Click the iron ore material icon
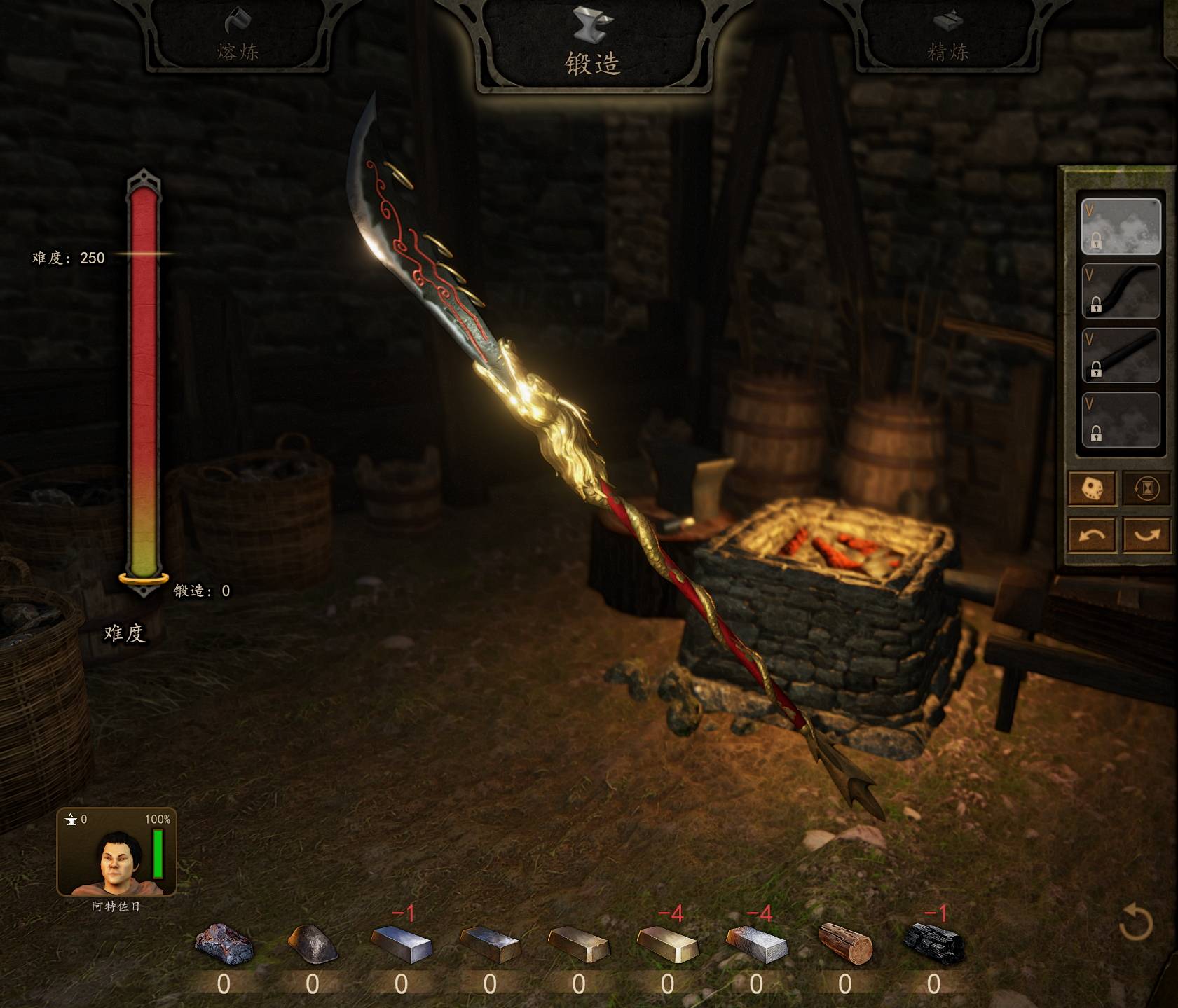Image resolution: width=1178 pixels, height=1008 pixels. point(224,943)
